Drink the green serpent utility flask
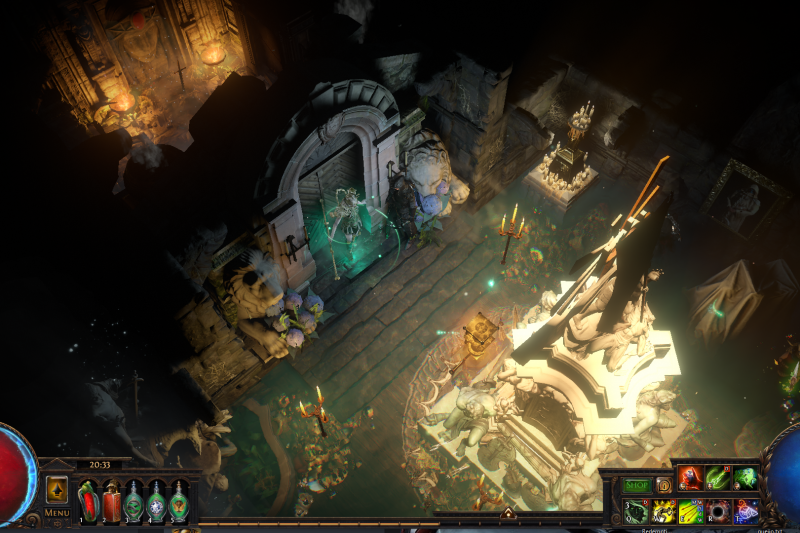 click(133, 501)
